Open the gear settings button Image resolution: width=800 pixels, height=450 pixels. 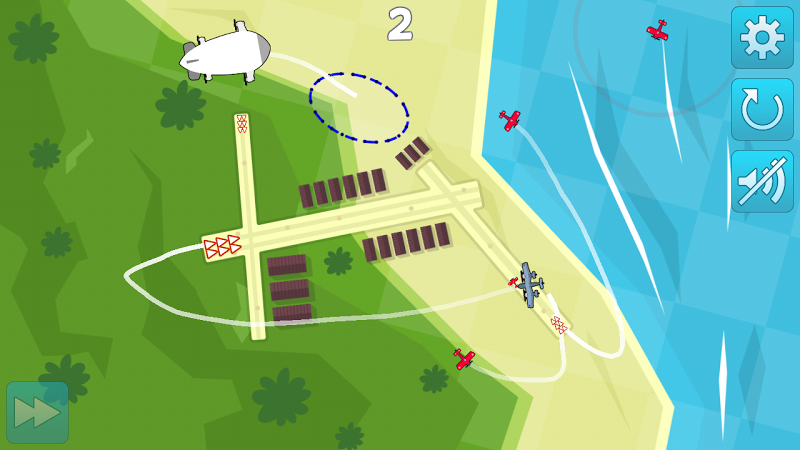(x=762, y=38)
